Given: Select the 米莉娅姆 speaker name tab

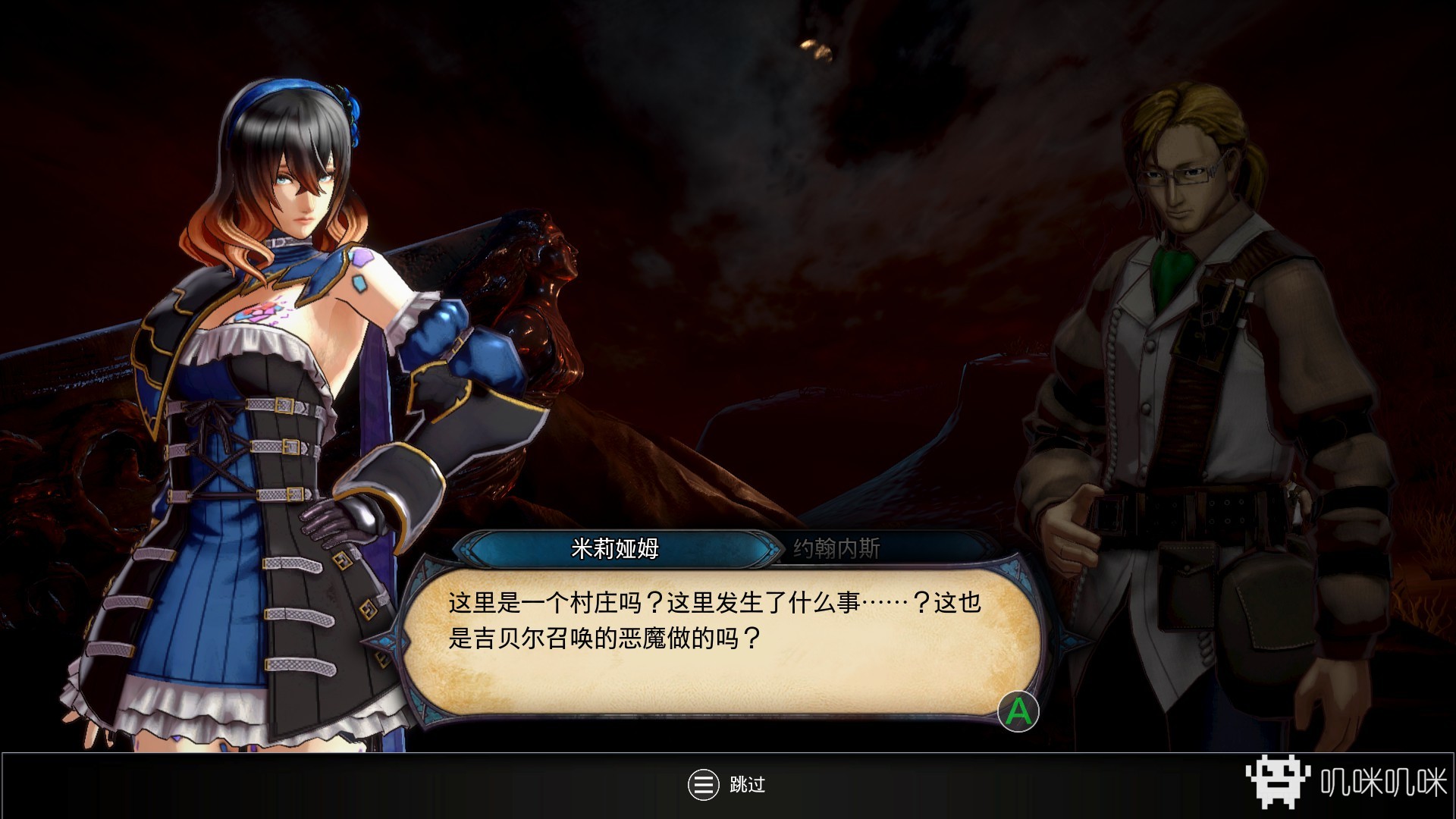Looking at the screenshot, I should (615, 548).
